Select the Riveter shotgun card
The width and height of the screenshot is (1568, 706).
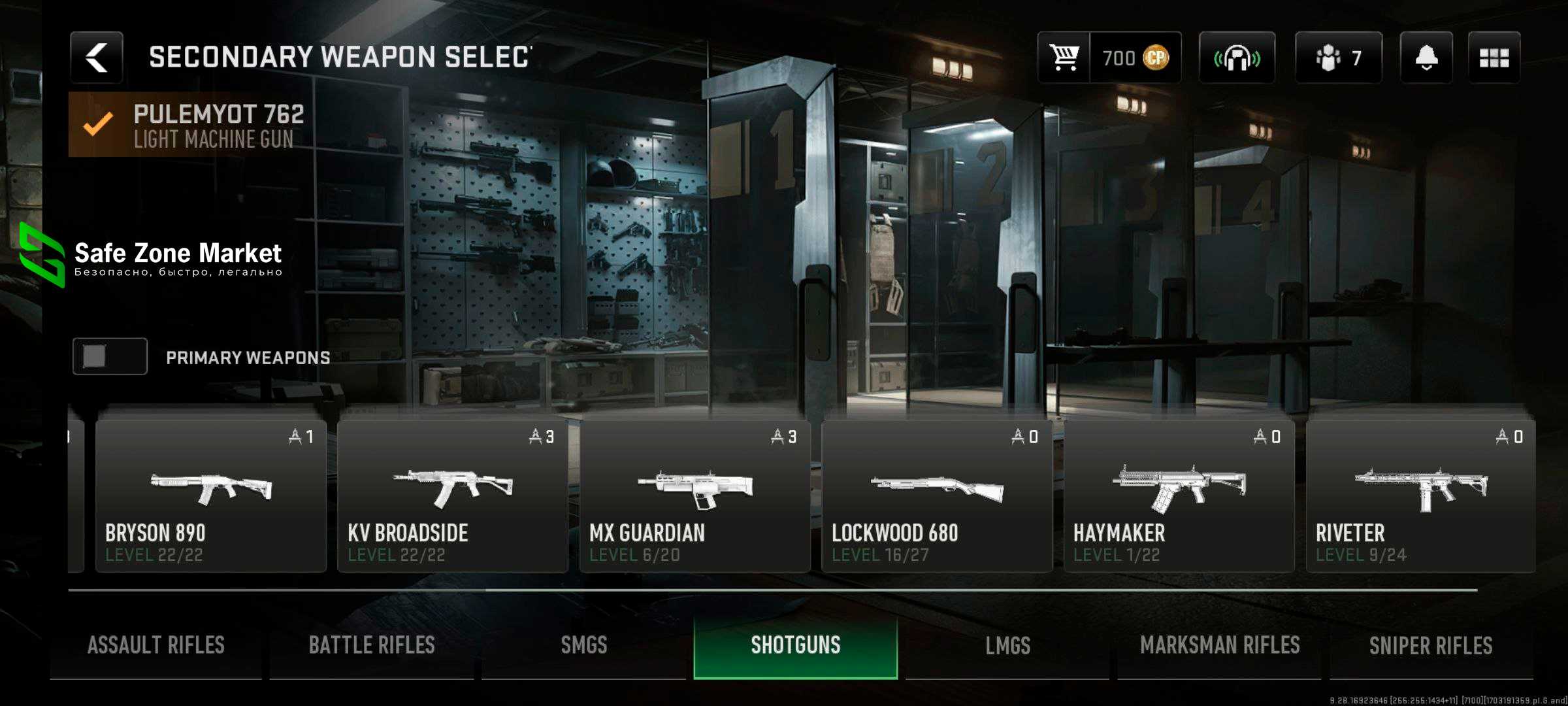(x=1420, y=497)
